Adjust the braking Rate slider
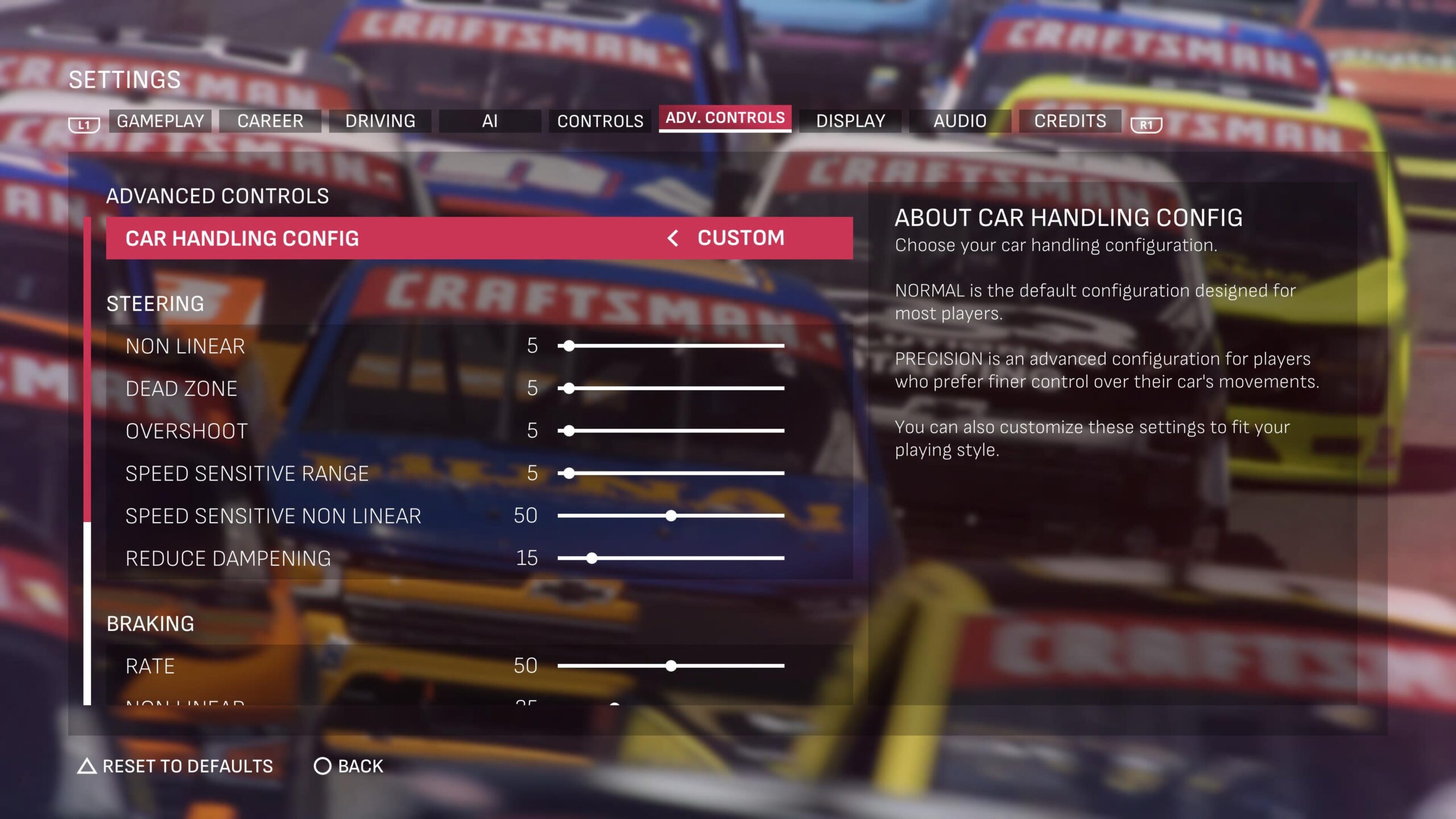This screenshot has height=819, width=1456. [x=671, y=666]
